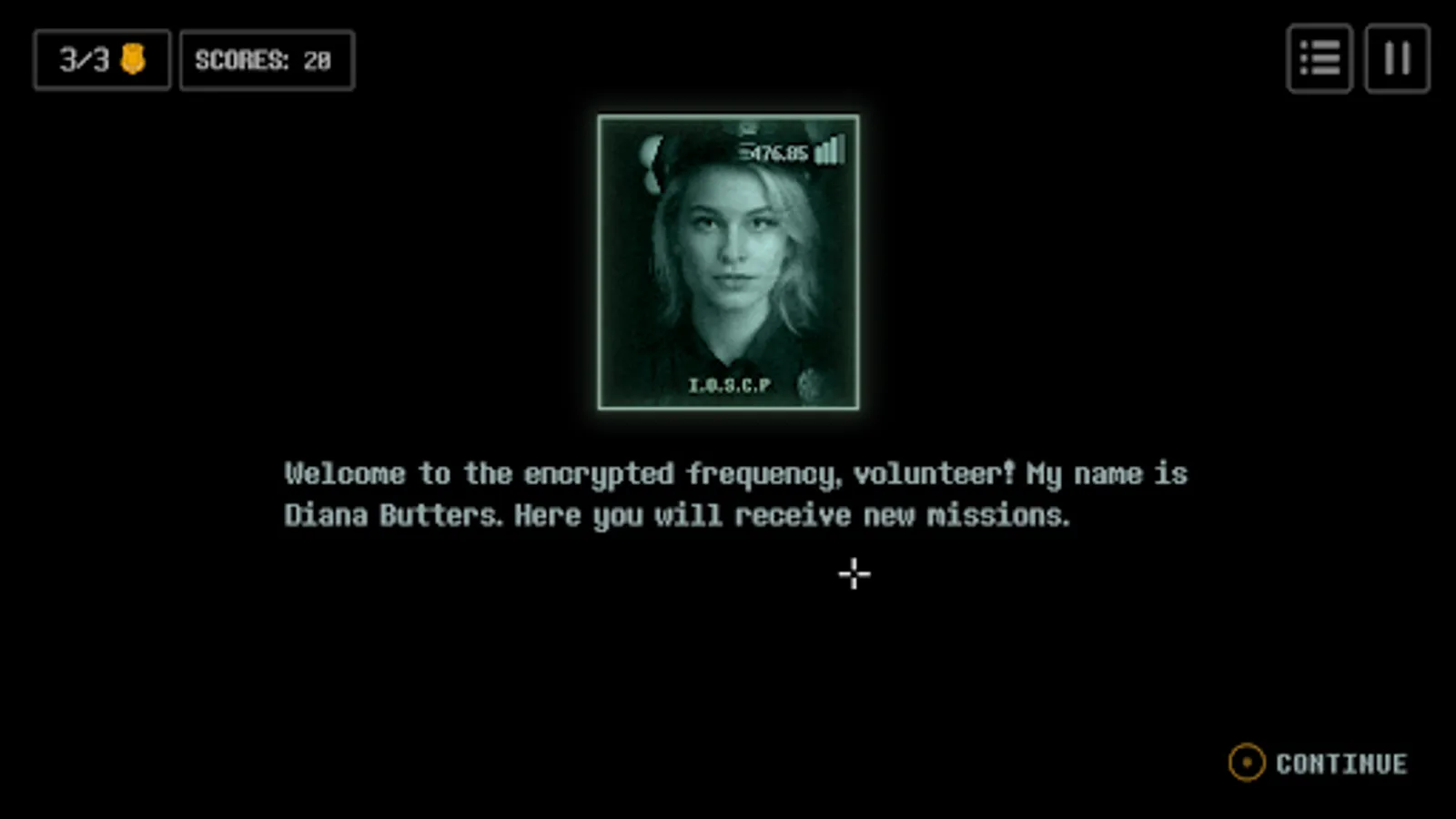The width and height of the screenshot is (1456, 819).
Task: Click the police badge icon beside 3/3
Action: [135, 60]
